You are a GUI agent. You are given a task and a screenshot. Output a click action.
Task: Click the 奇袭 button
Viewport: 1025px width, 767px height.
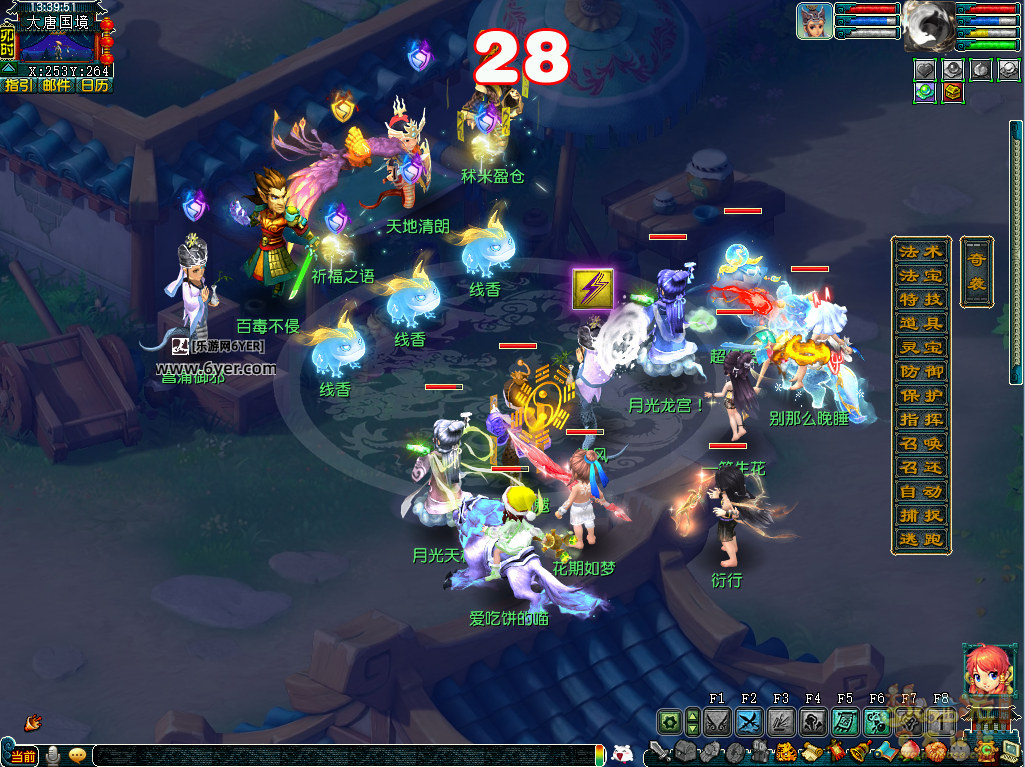(x=976, y=271)
